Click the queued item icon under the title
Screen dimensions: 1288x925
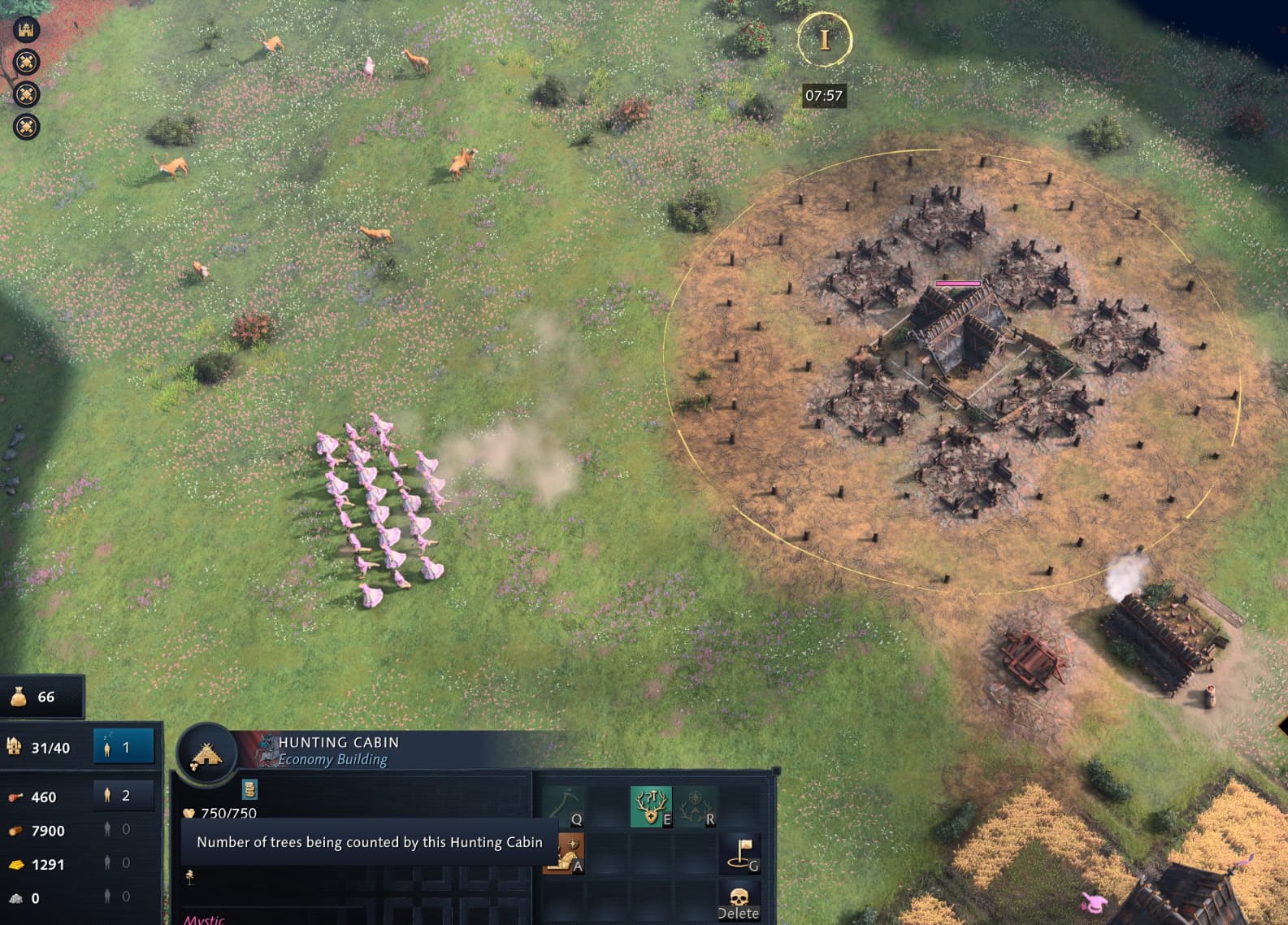249,788
